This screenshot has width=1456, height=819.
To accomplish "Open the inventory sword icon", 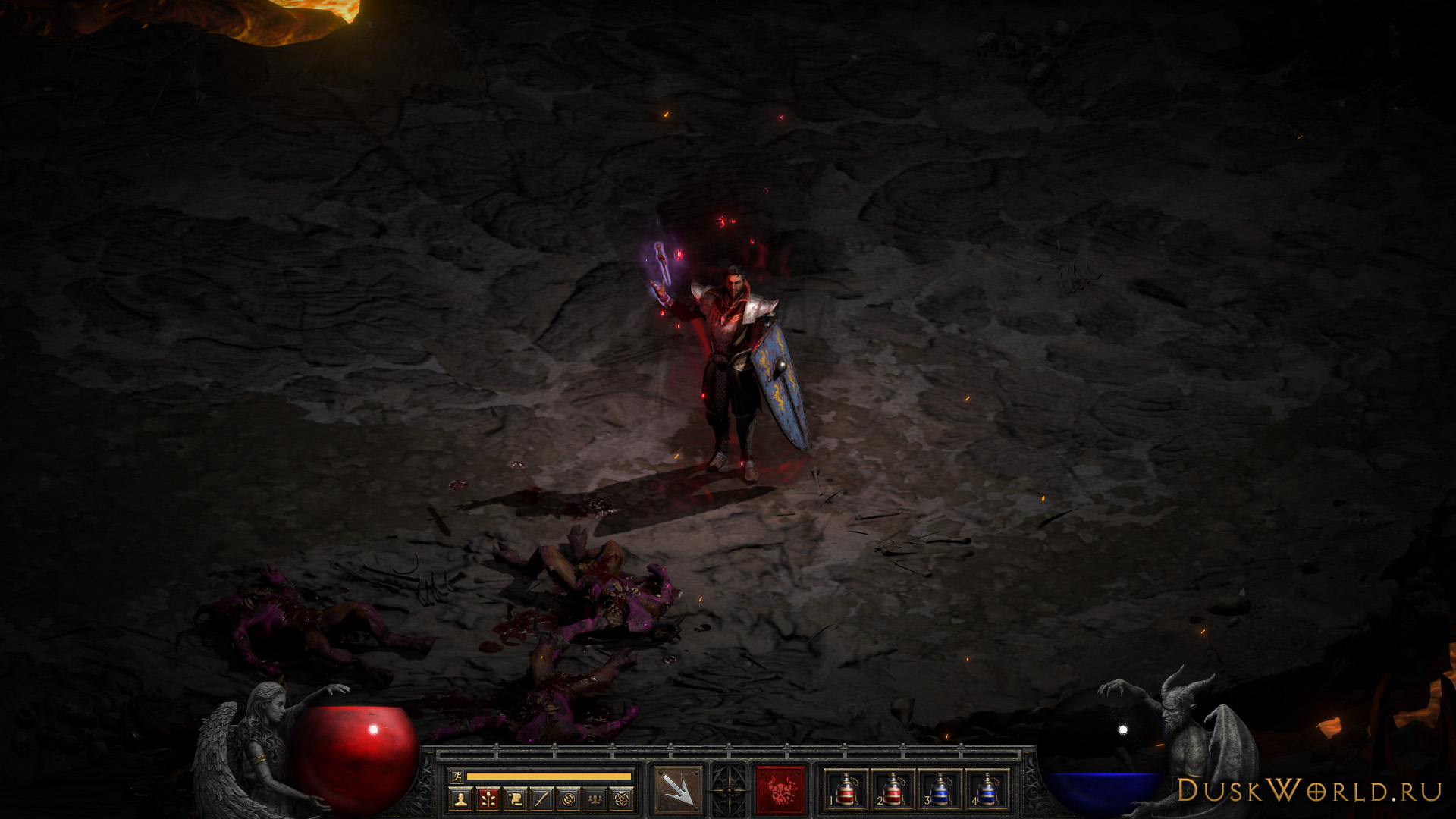I will pyautogui.click(x=541, y=798).
